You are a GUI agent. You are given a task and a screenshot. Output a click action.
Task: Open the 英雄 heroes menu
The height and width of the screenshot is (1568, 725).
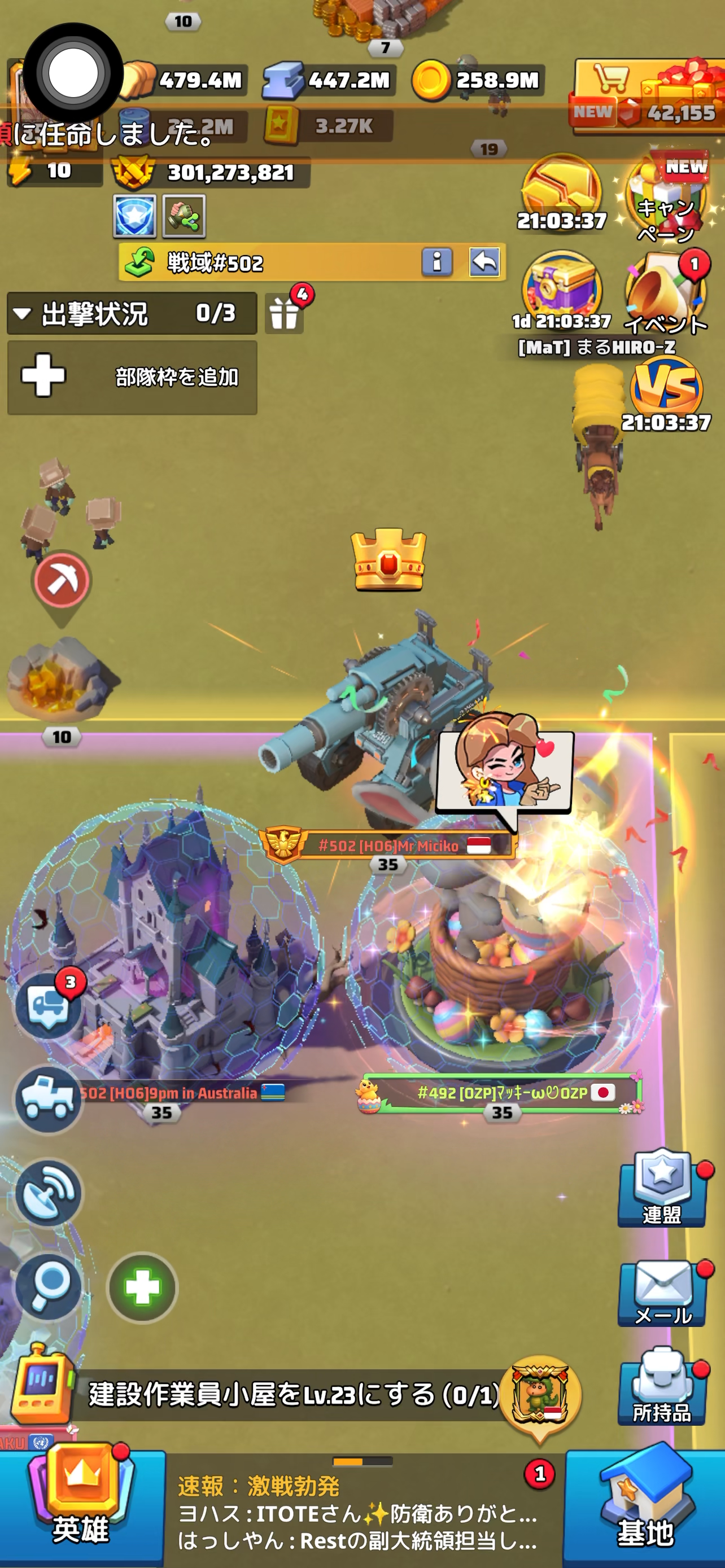pos(81,1504)
